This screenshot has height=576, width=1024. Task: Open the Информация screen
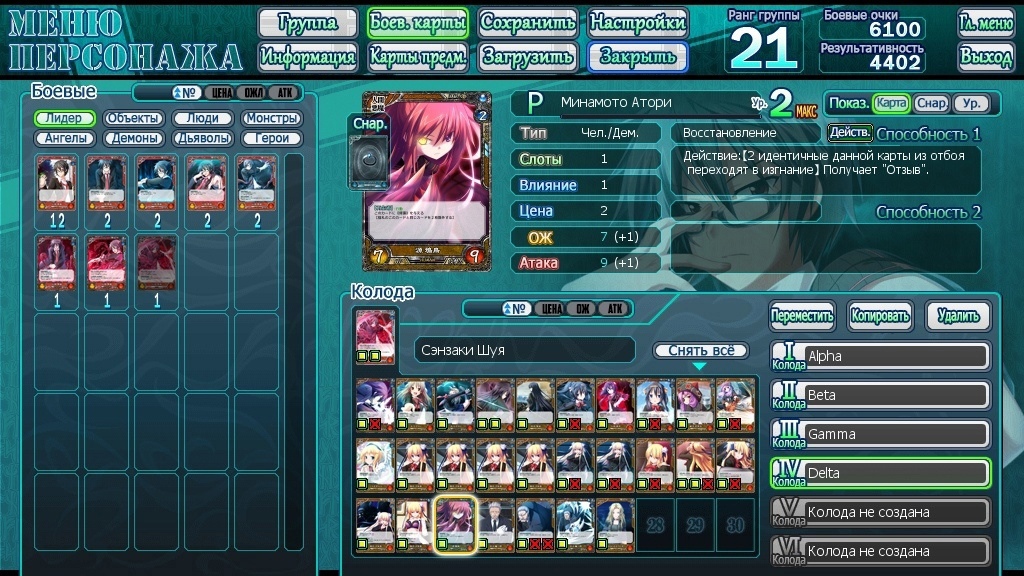click(x=307, y=57)
